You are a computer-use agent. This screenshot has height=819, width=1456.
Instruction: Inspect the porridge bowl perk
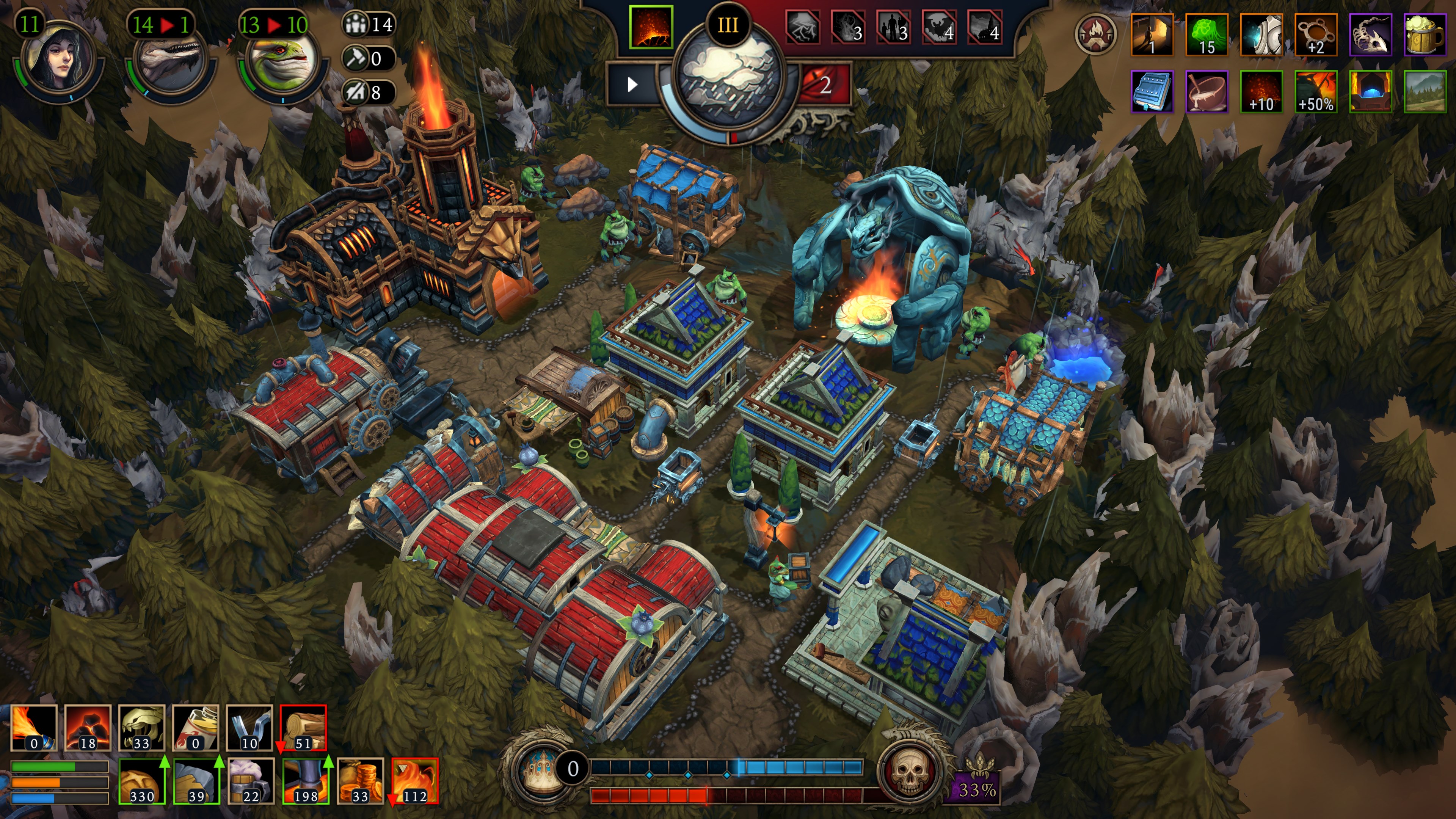pos(1206,91)
